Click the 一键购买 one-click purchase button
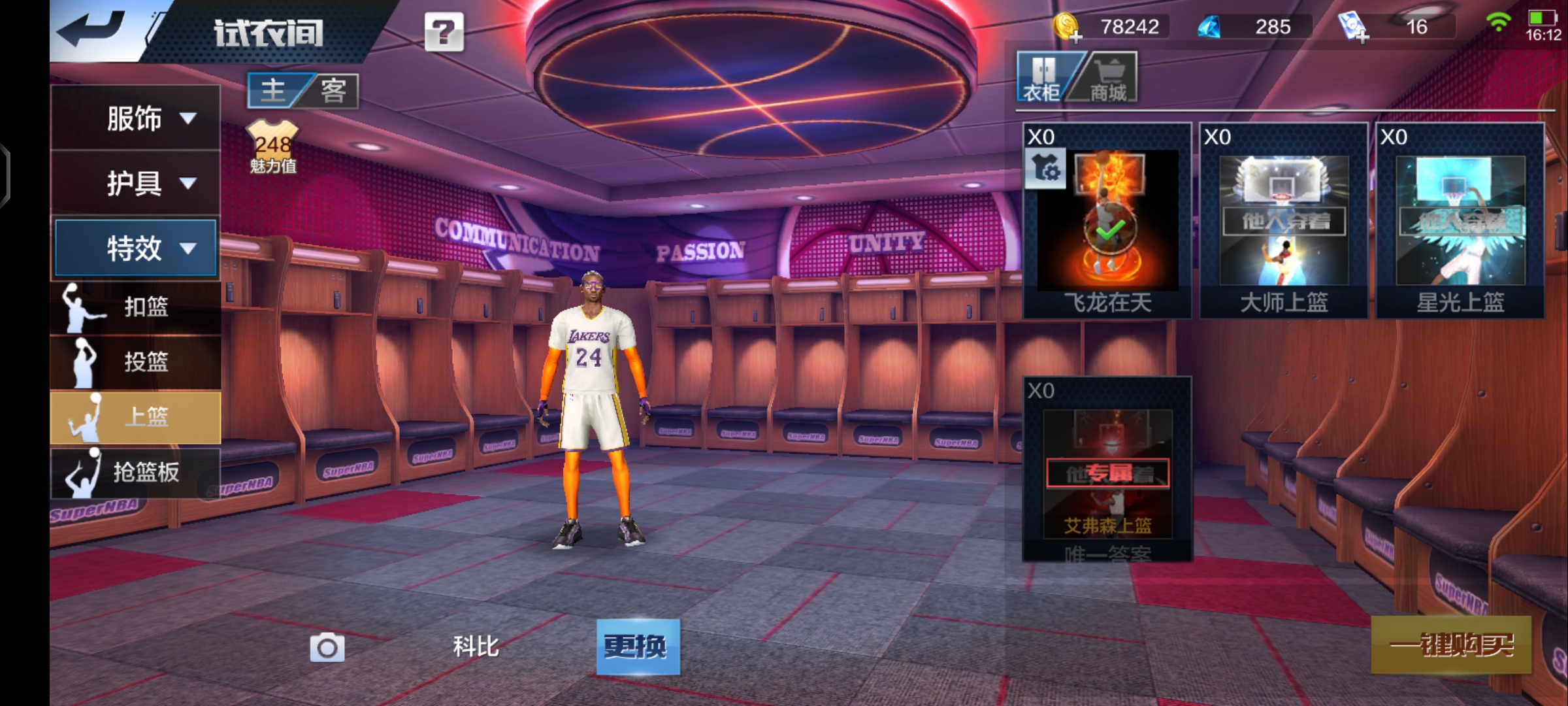This screenshot has height=706, width=1568. pos(1451,645)
